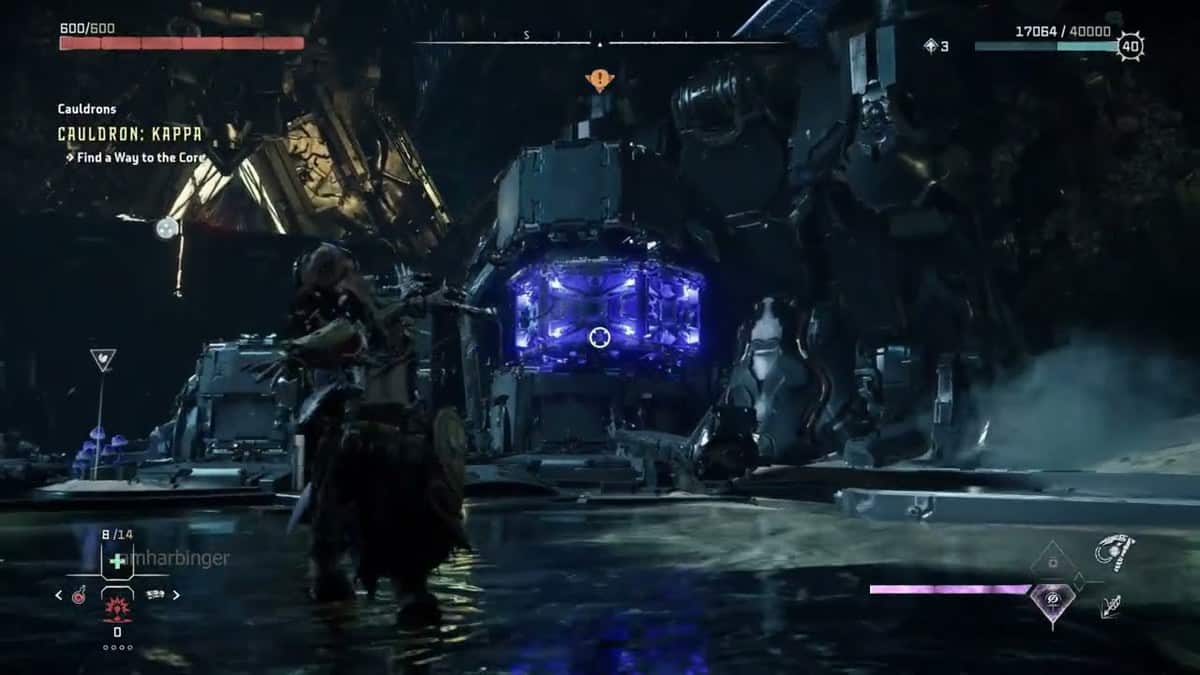Use the green medicinal berries pouch
Viewport: 1200px width, 675px height.
point(117,561)
